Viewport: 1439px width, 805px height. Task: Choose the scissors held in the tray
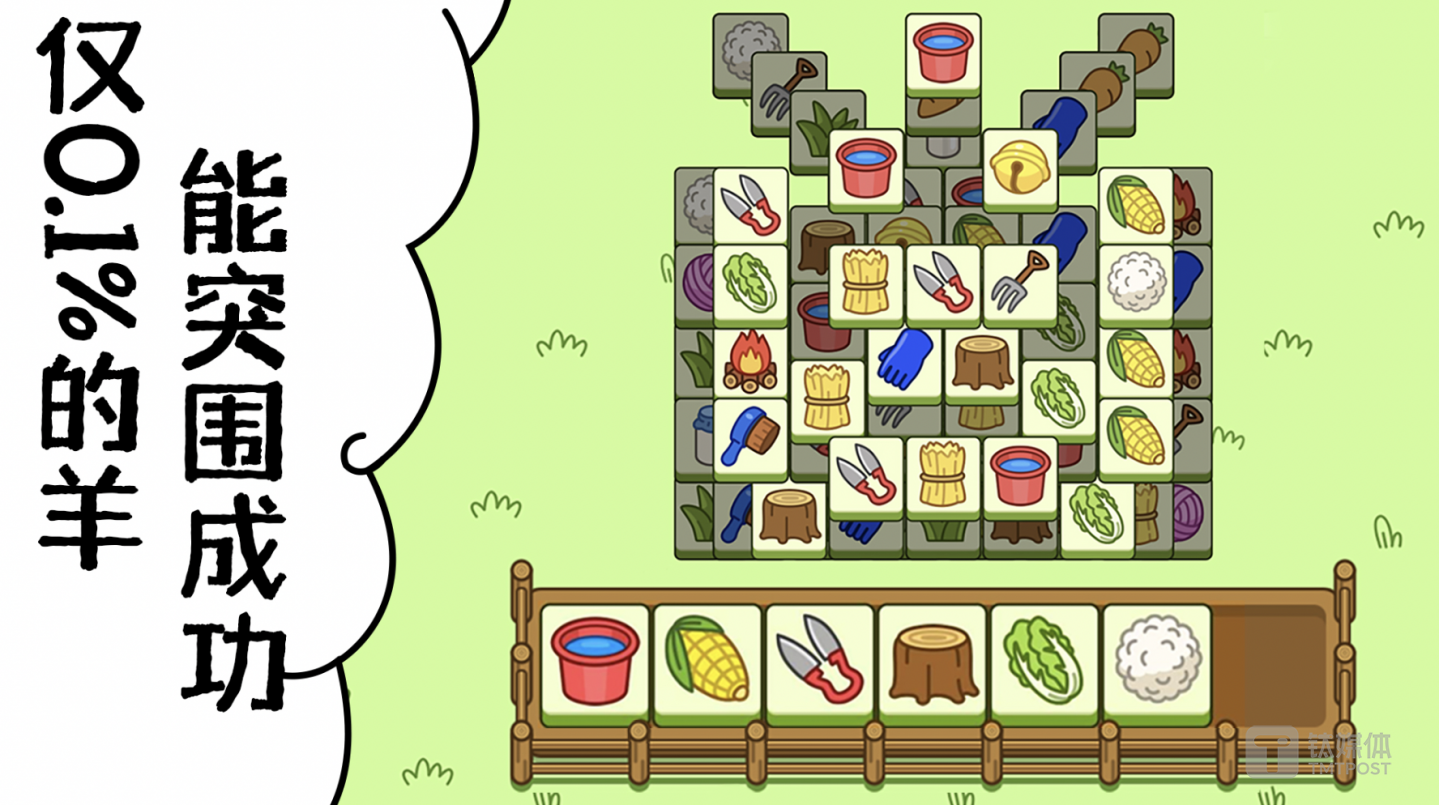[x=820, y=660]
